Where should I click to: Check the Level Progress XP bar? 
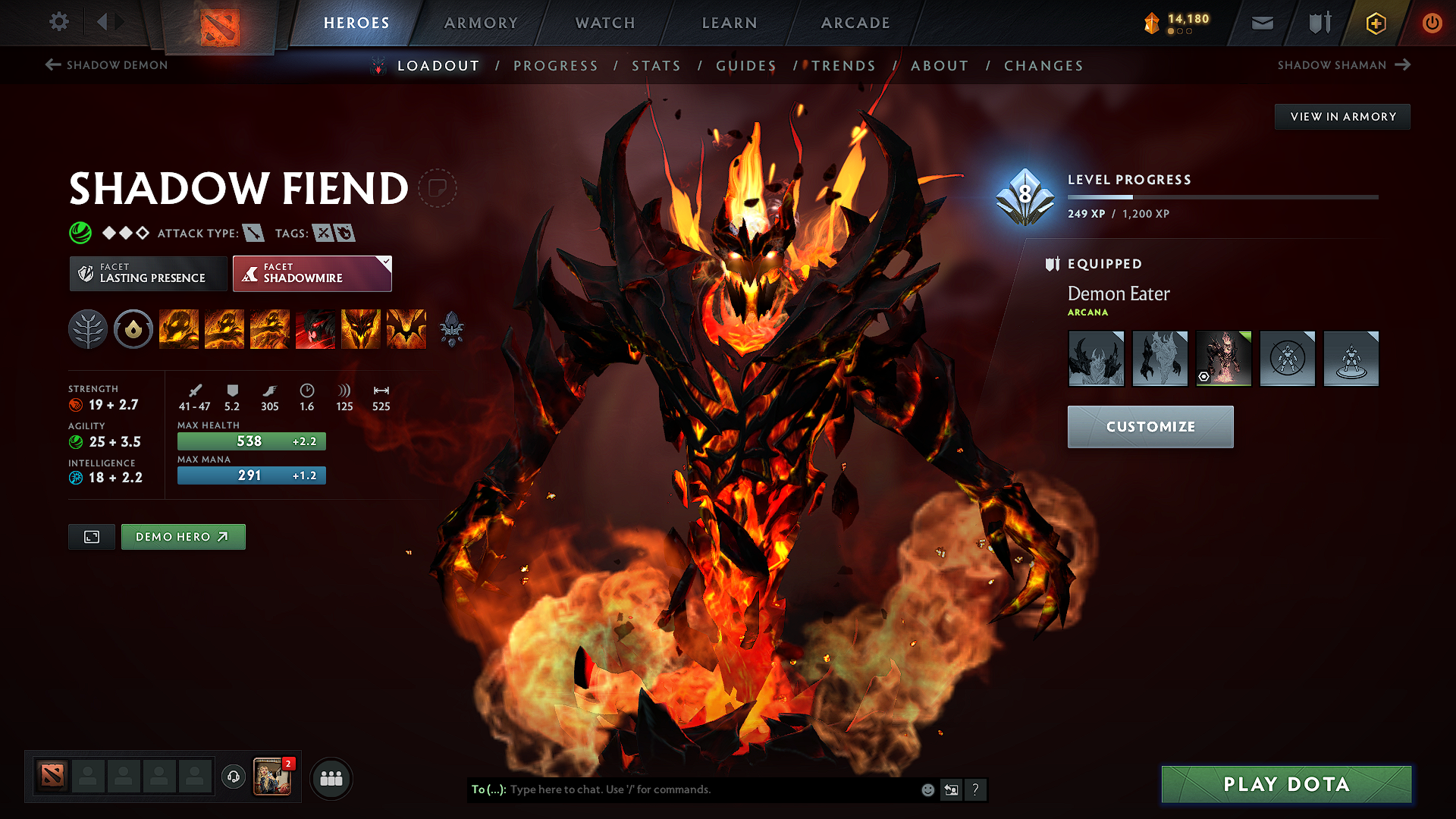pos(1222,196)
